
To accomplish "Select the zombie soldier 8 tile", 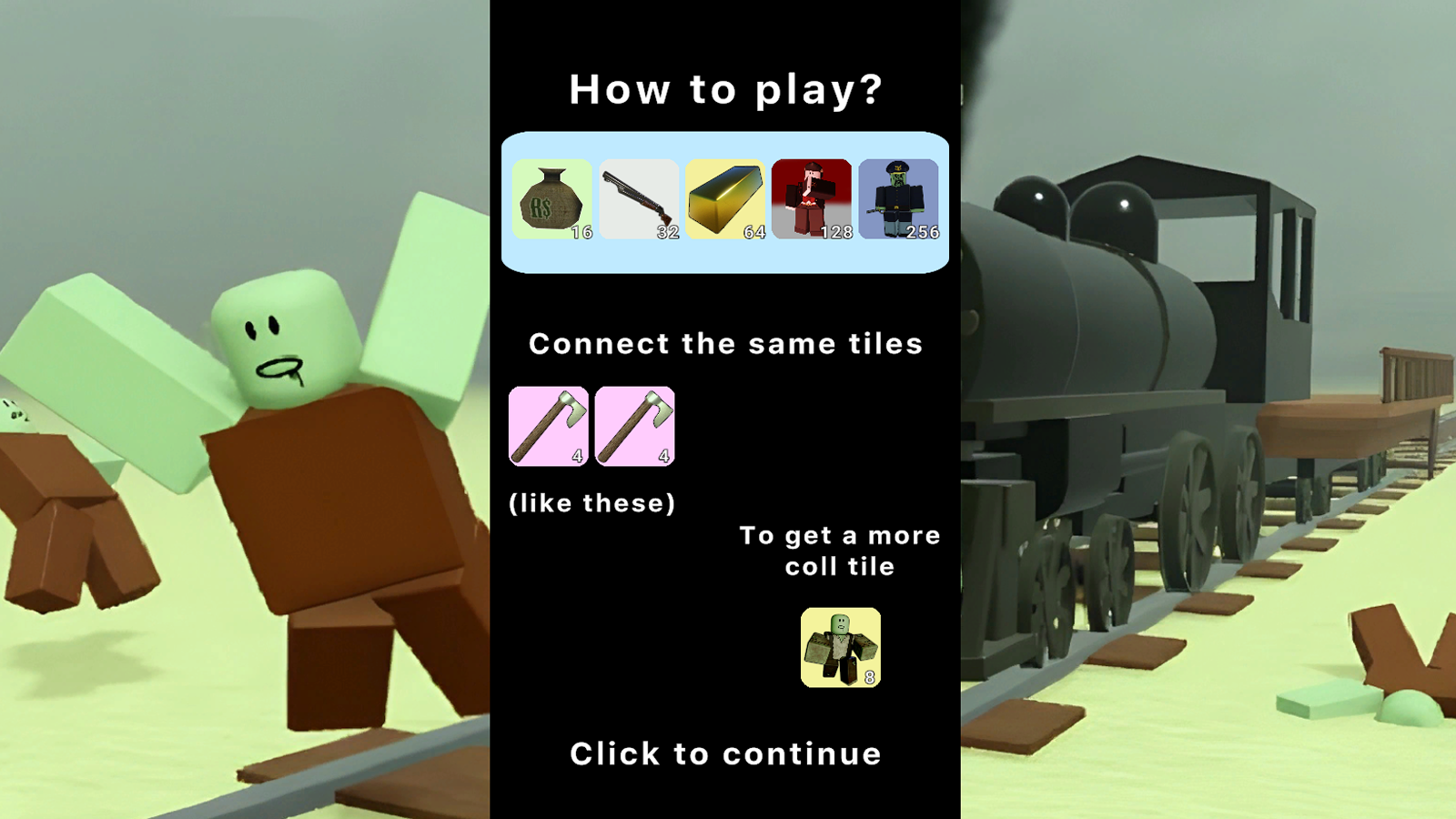I will [x=839, y=646].
